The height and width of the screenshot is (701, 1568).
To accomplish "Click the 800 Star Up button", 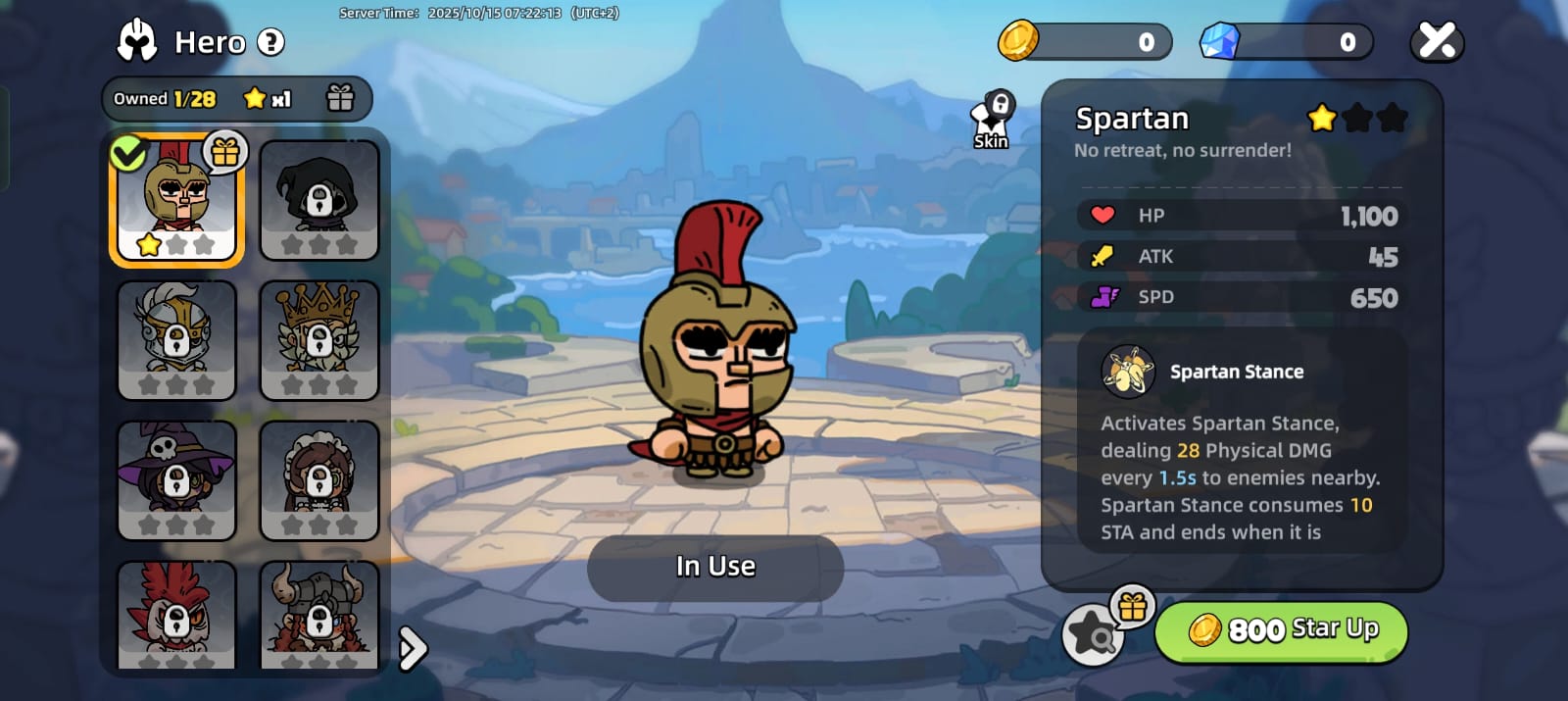I will [1282, 630].
